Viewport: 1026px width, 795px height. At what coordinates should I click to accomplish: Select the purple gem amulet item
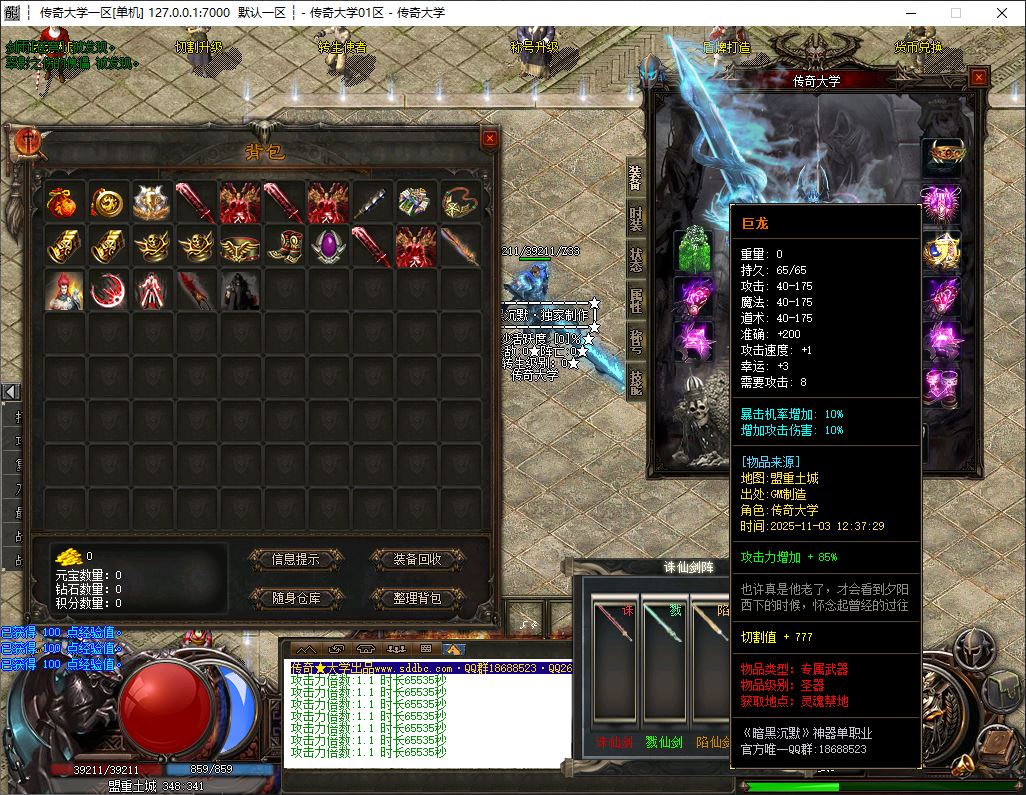[329, 245]
